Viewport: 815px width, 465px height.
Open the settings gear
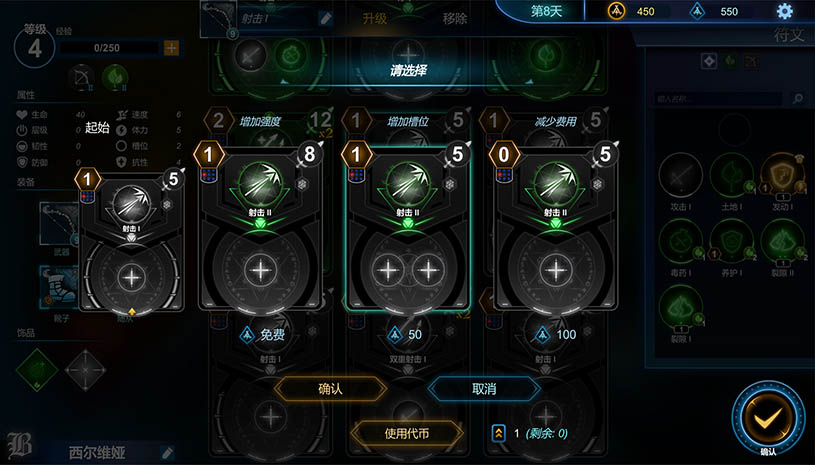pyautogui.click(x=784, y=11)
